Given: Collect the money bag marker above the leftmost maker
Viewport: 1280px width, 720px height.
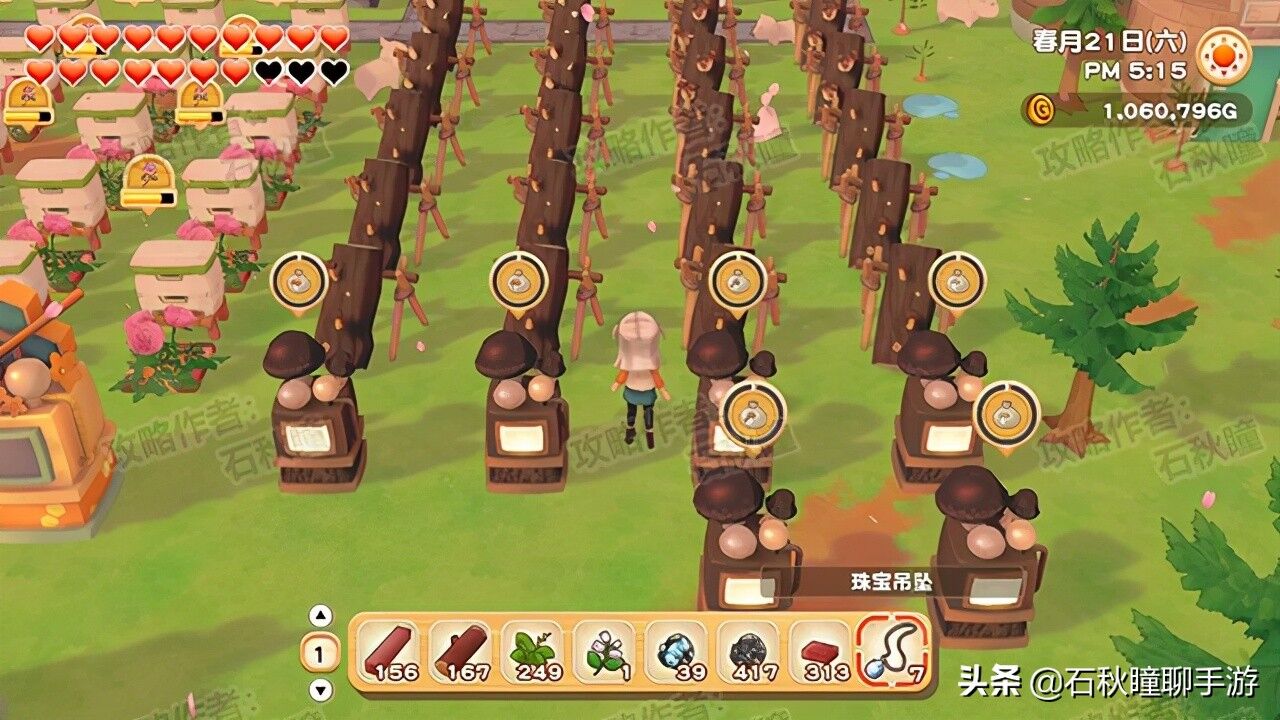Looking at the screenshot, I should [297, 282].
